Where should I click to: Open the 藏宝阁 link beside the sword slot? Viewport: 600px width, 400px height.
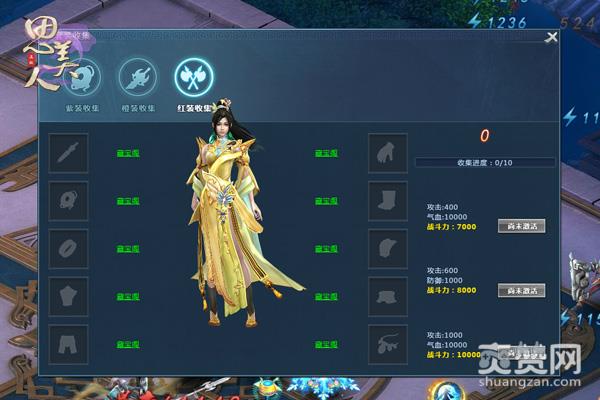tap(127, 153)
